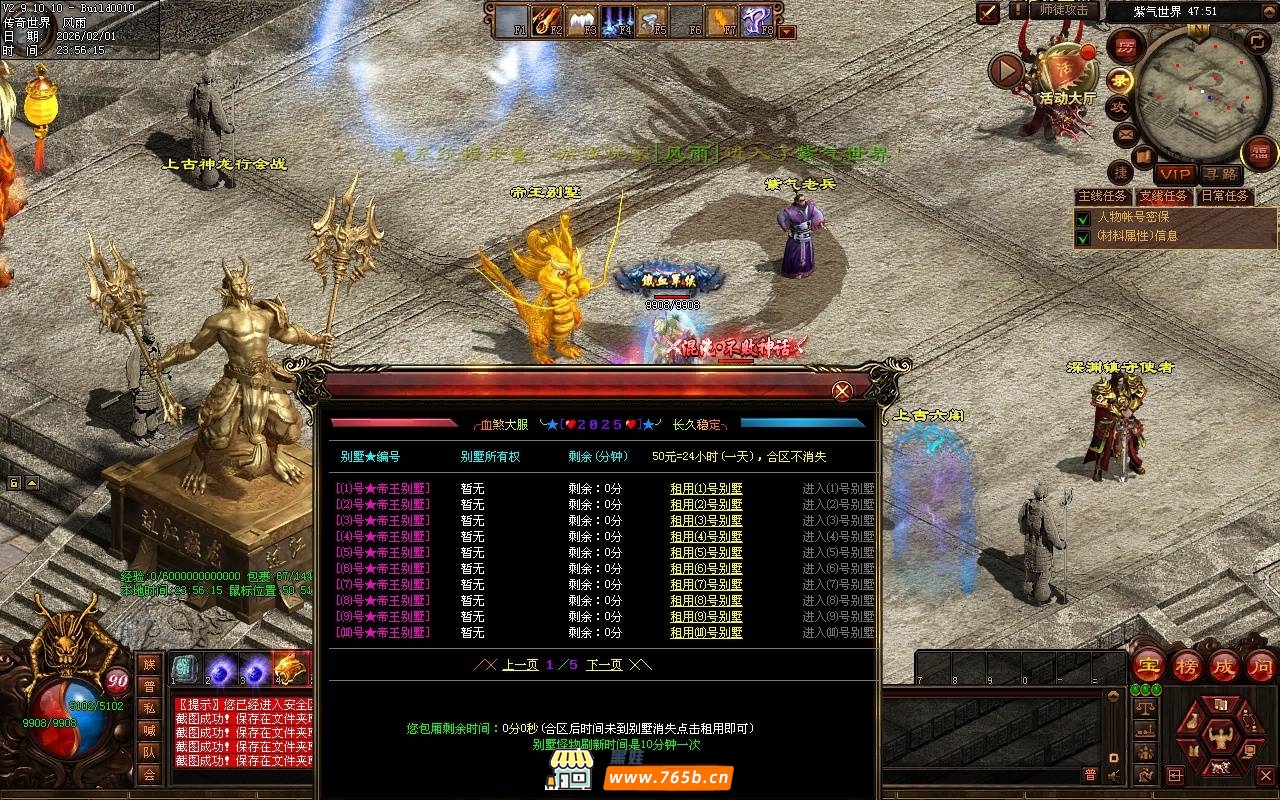1280x800 pixels.
Task: Close the villa rental dialog
Action: coord(842,391)
